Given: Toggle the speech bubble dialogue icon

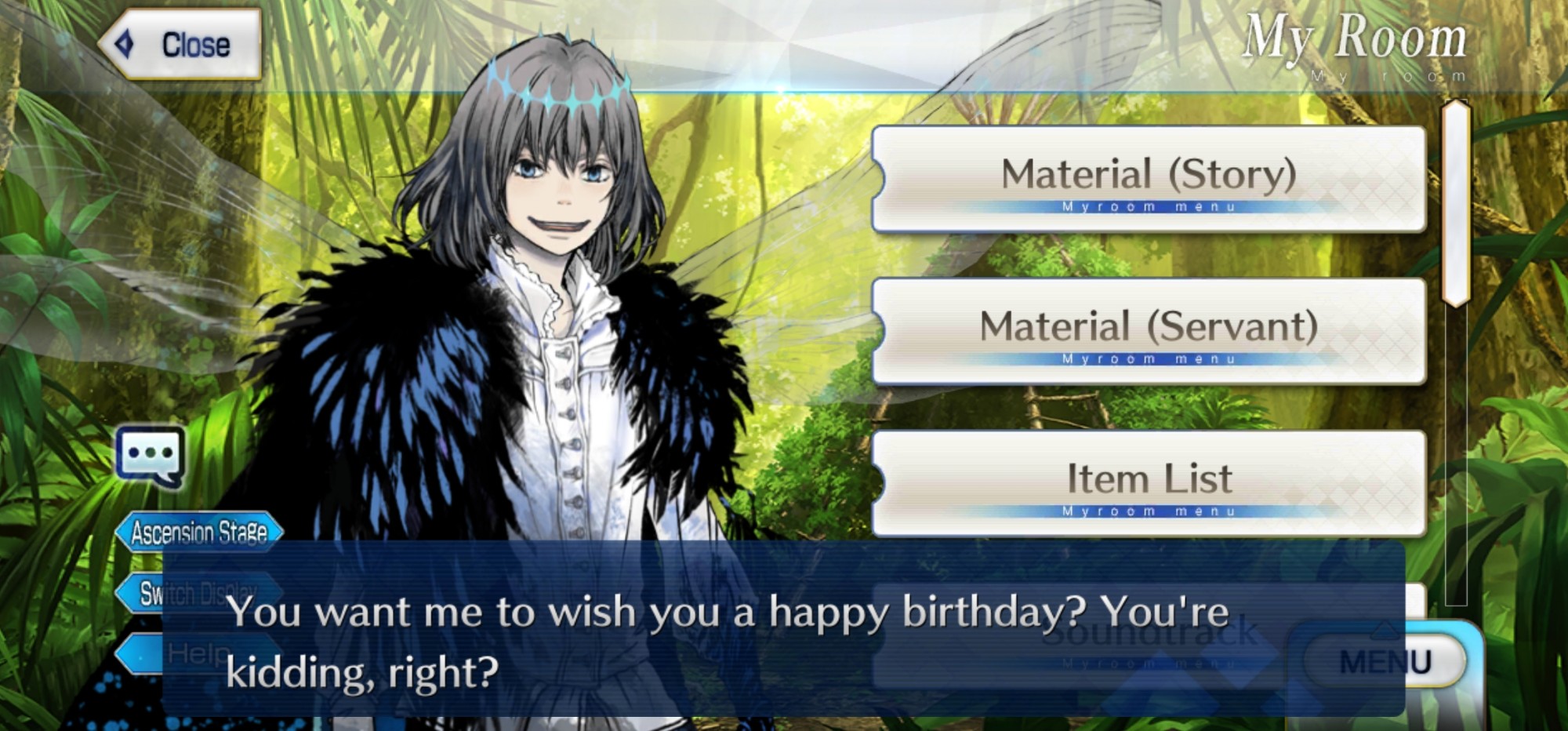Looking at the screenshot, I should (150, 456).
